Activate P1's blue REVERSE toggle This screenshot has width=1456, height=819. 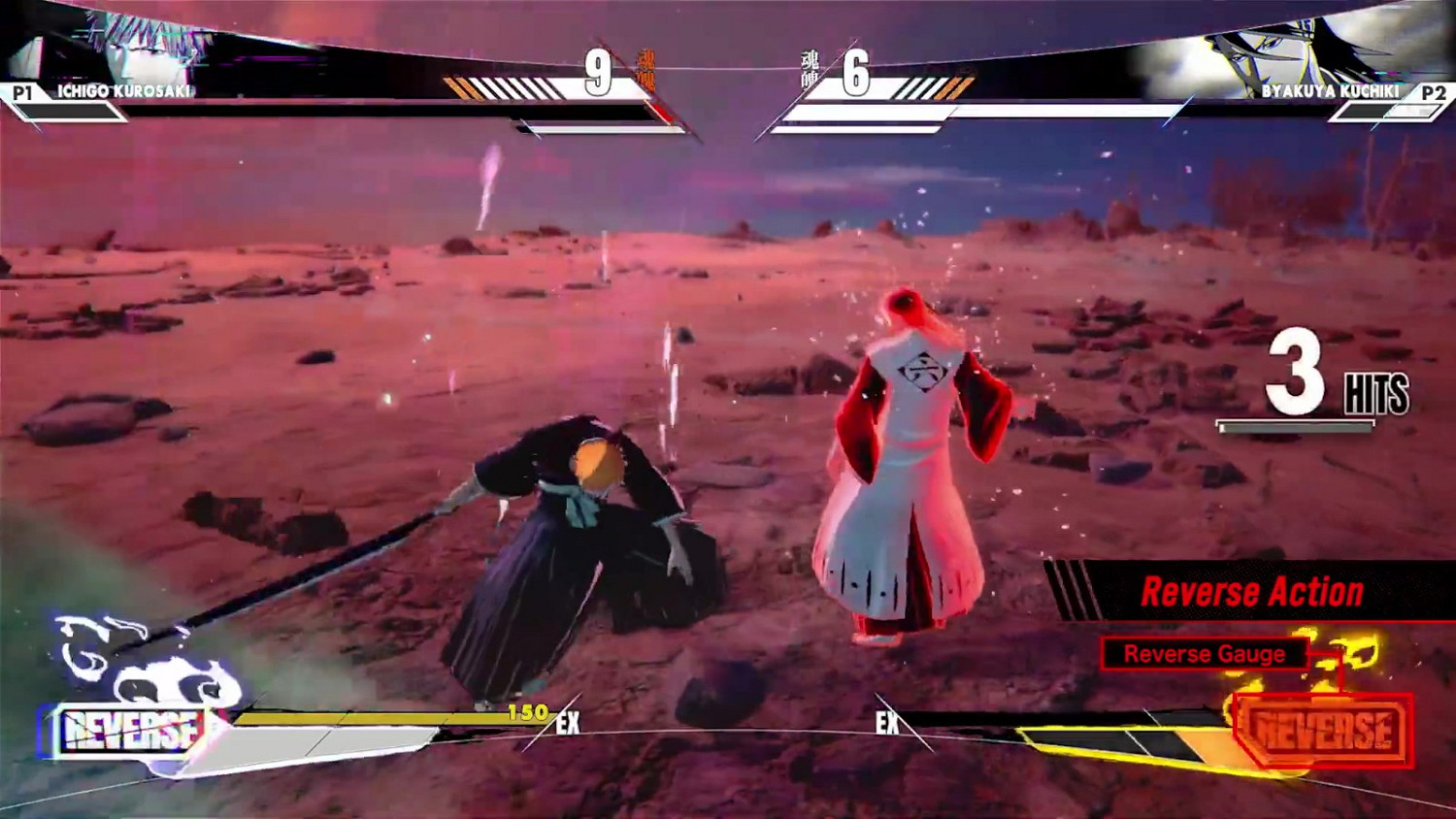point(131,728)
